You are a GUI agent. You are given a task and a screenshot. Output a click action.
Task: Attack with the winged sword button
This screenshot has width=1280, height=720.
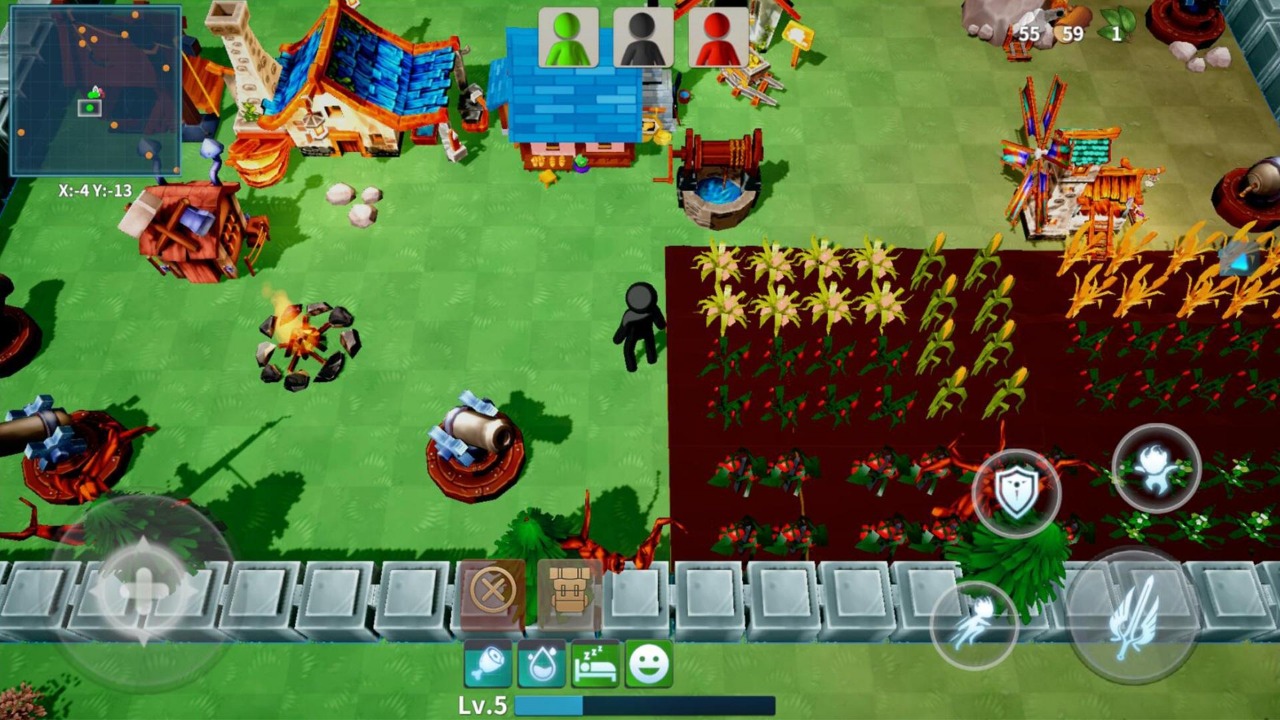click(1132, 614)
